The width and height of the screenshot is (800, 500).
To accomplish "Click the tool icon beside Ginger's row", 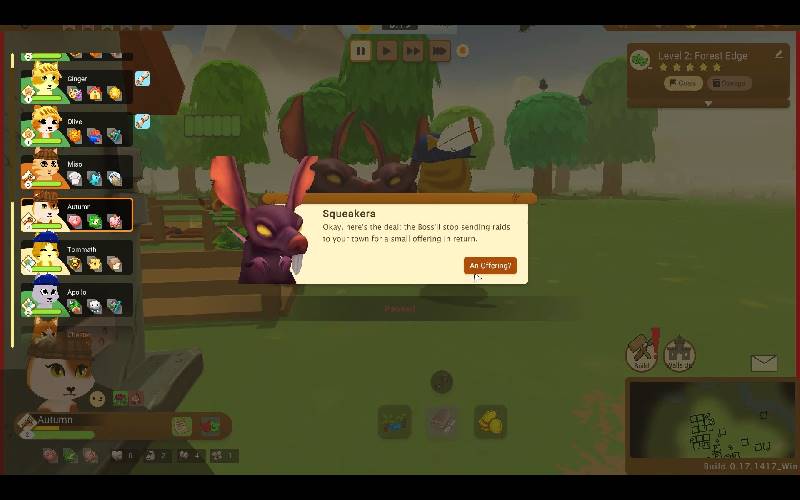I will tap(143, 78).
